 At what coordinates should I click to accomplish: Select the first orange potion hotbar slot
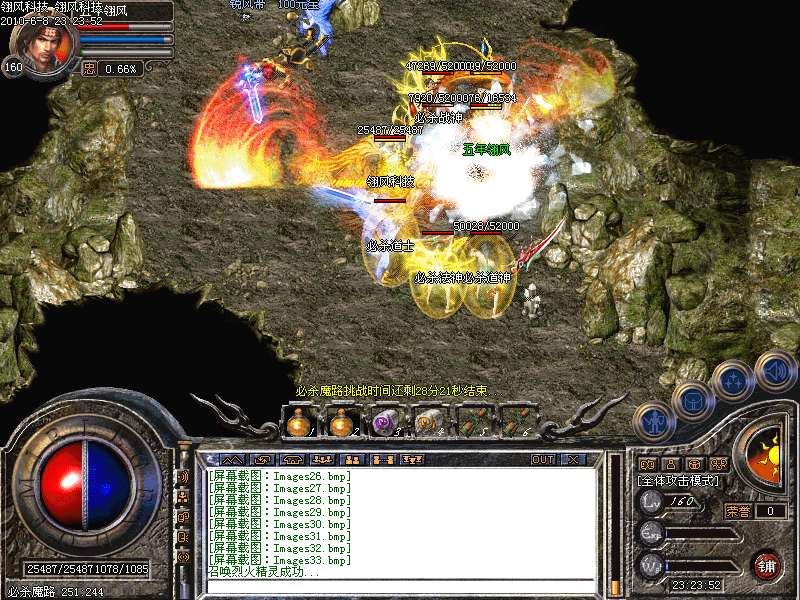coord(297,424)
